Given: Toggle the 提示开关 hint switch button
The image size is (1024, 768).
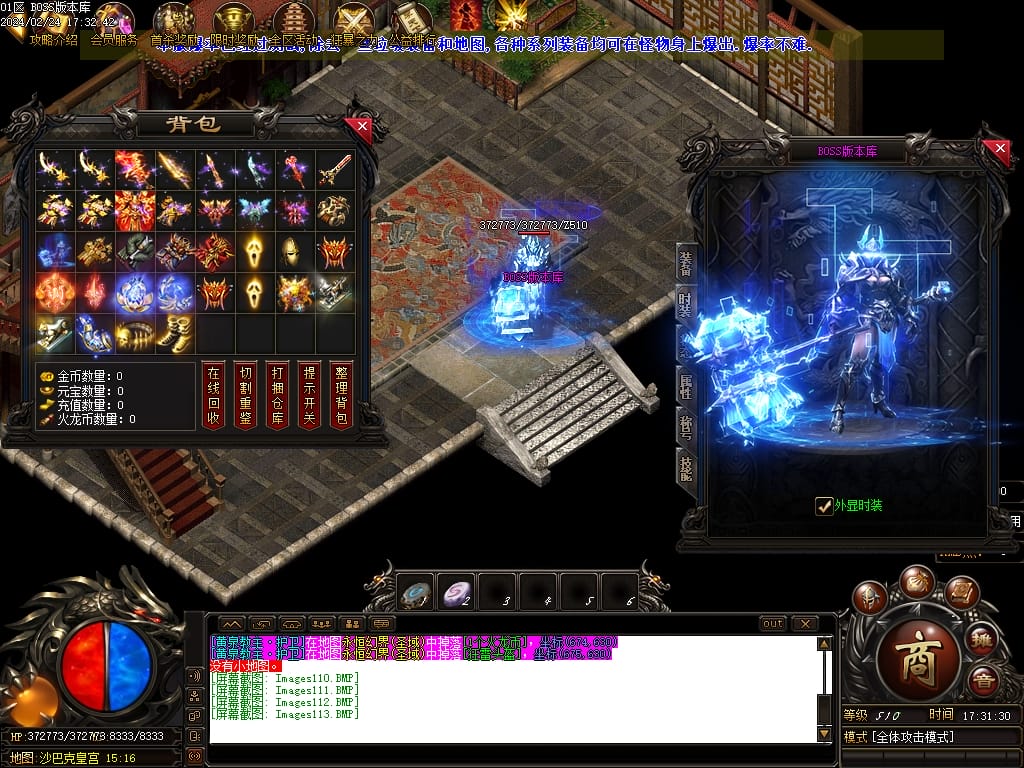Looking at the screenshot, I should 309,394.
